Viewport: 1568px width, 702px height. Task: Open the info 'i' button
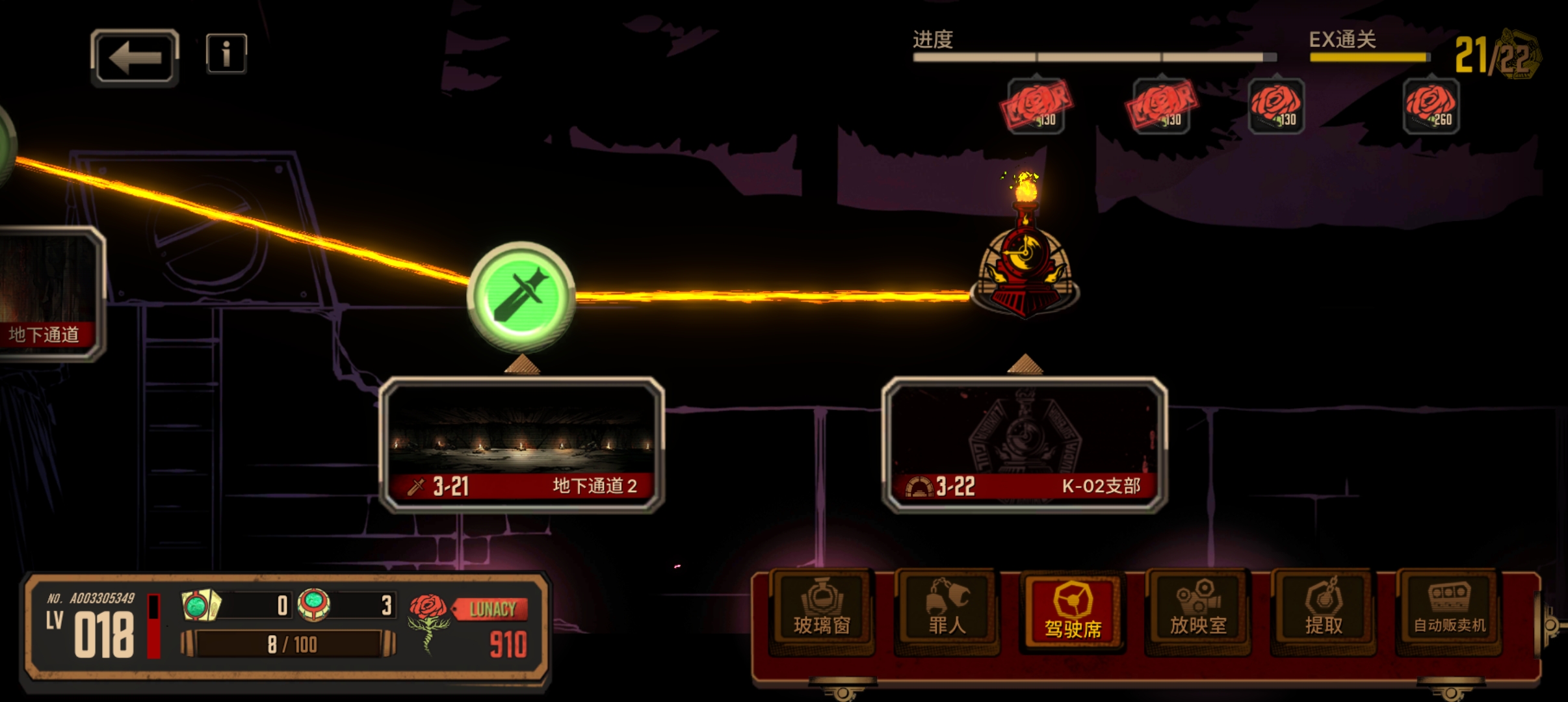coord(226,53)
